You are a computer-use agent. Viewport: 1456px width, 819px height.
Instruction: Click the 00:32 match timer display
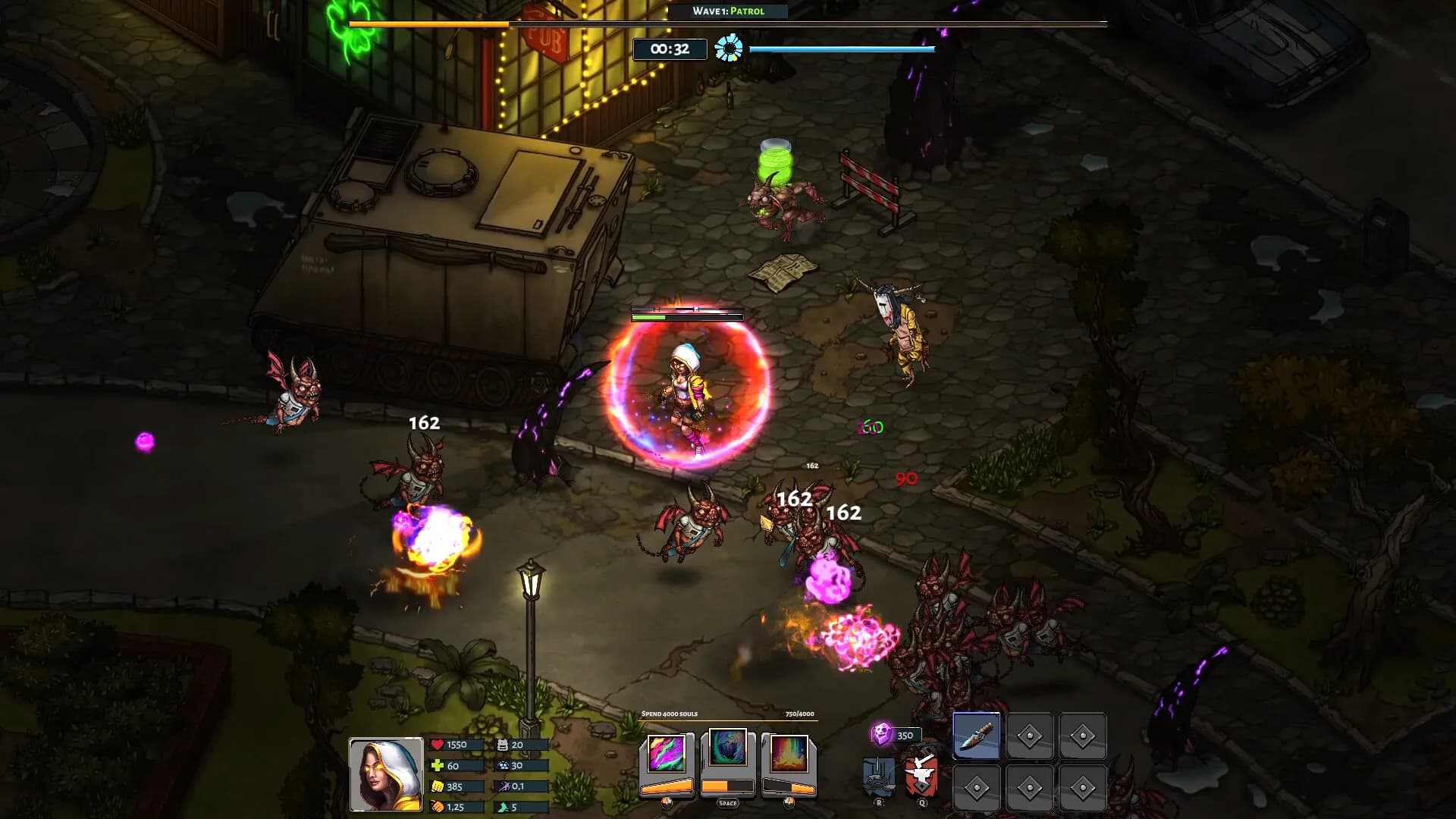pyautogui.click(x=670, y=48)
